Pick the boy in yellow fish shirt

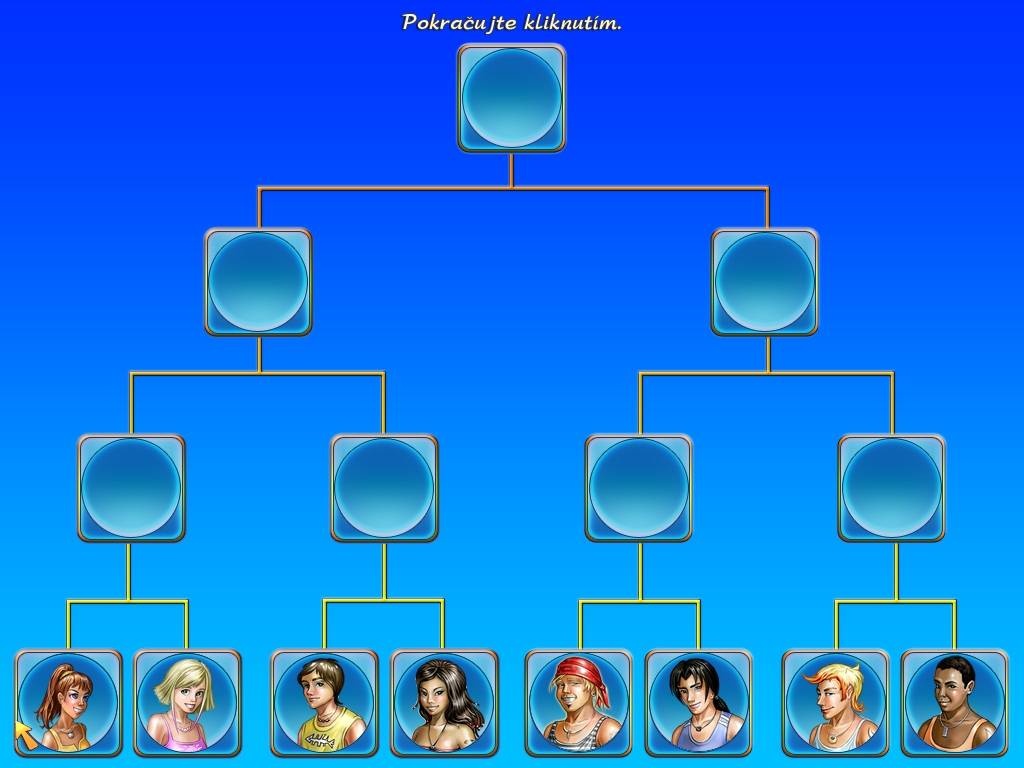tap(324, 702)
